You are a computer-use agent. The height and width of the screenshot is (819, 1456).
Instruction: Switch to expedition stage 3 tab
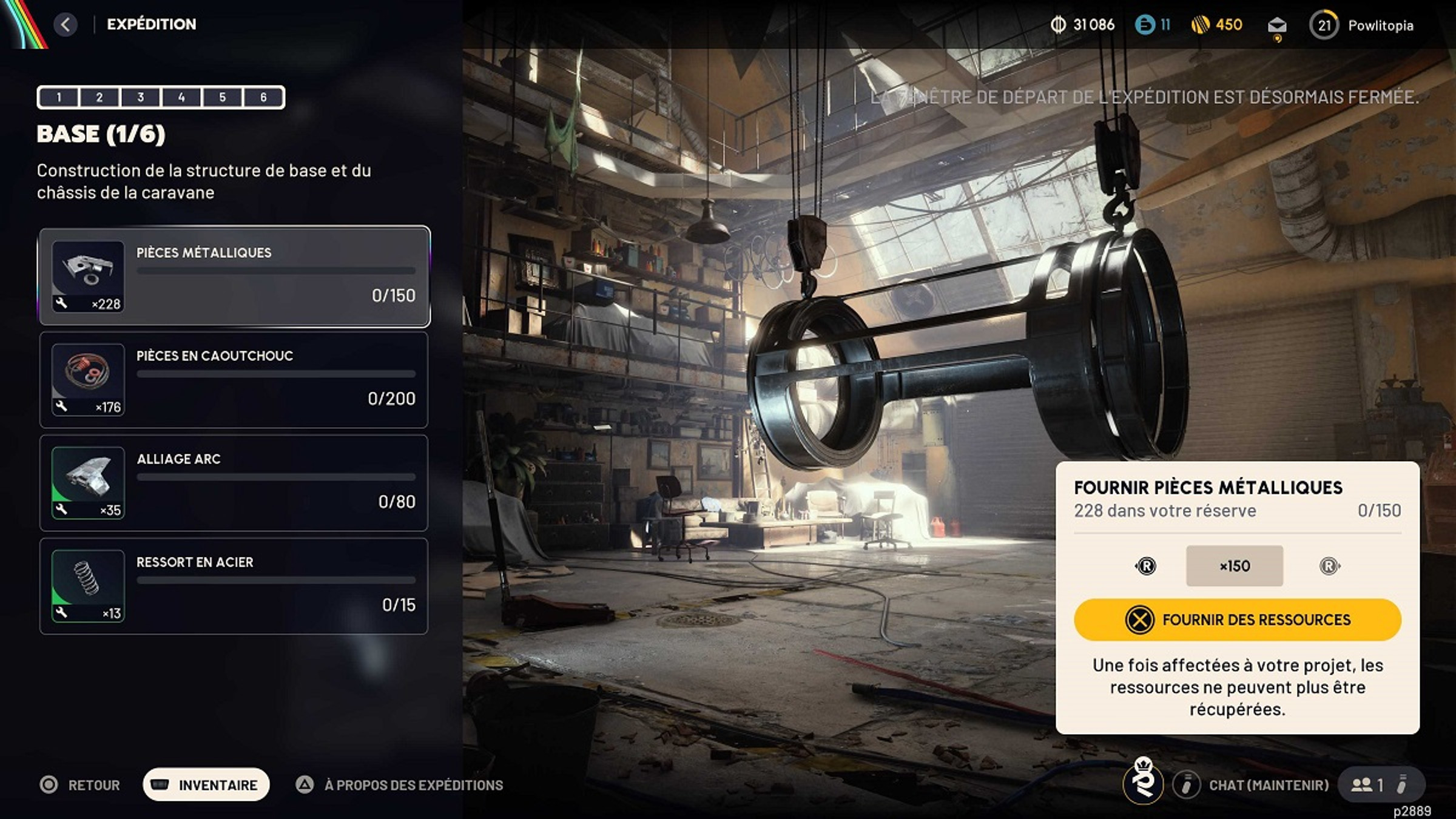click(141, 97)
